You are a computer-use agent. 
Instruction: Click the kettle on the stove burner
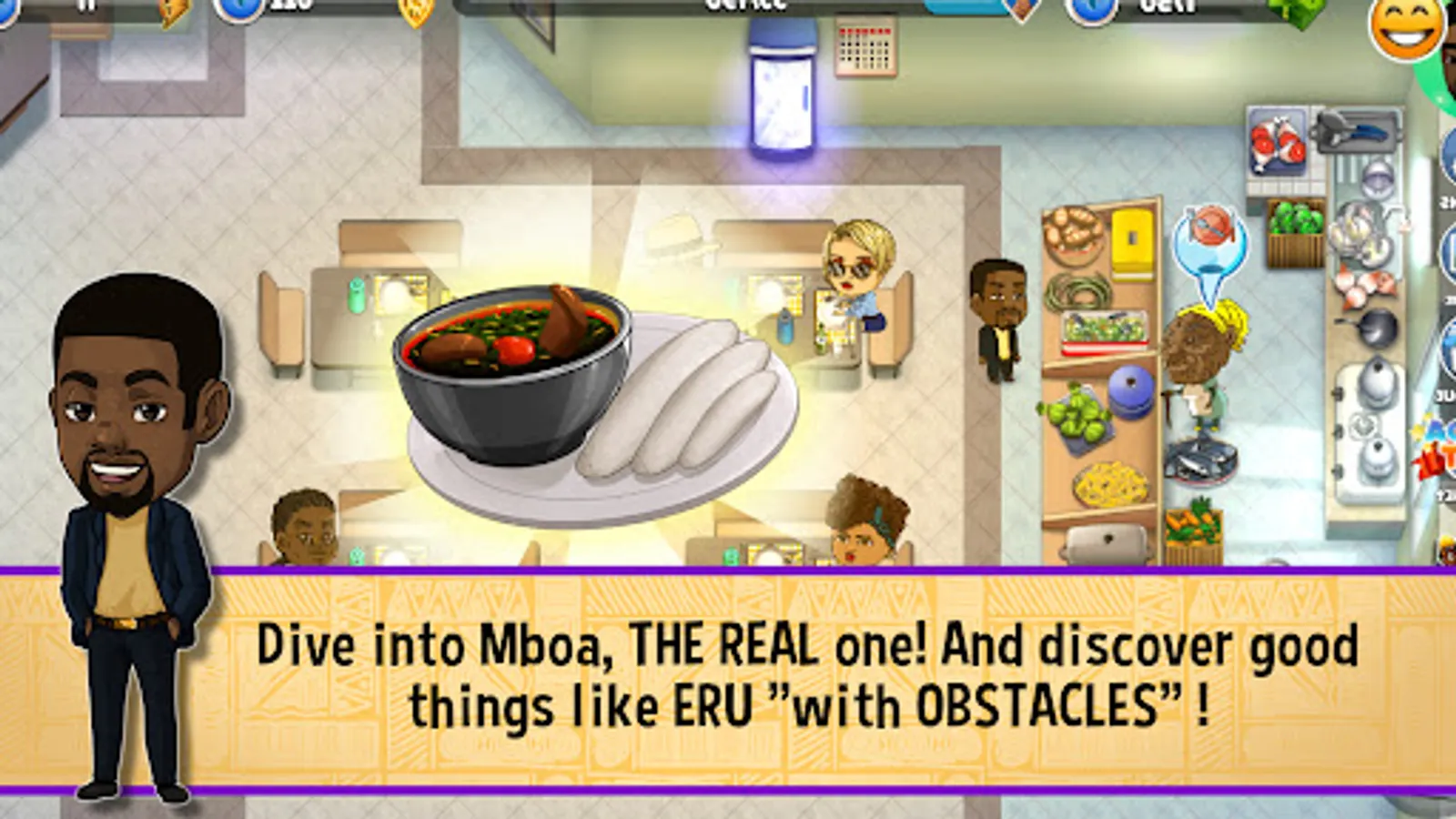click(x=1377, y=380)
